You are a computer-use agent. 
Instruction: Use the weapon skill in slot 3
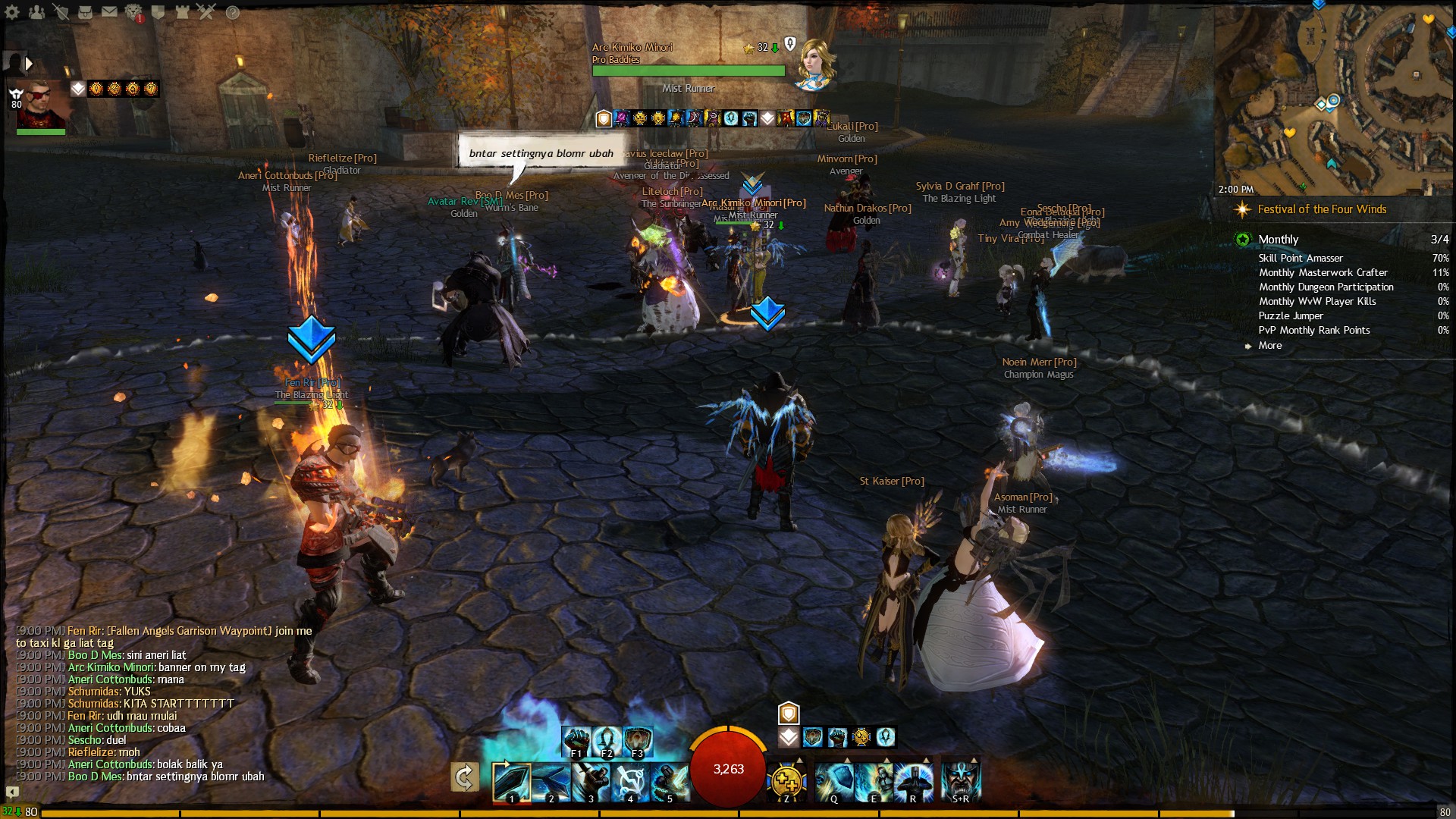pyautogui.click(x=590, y=782)
